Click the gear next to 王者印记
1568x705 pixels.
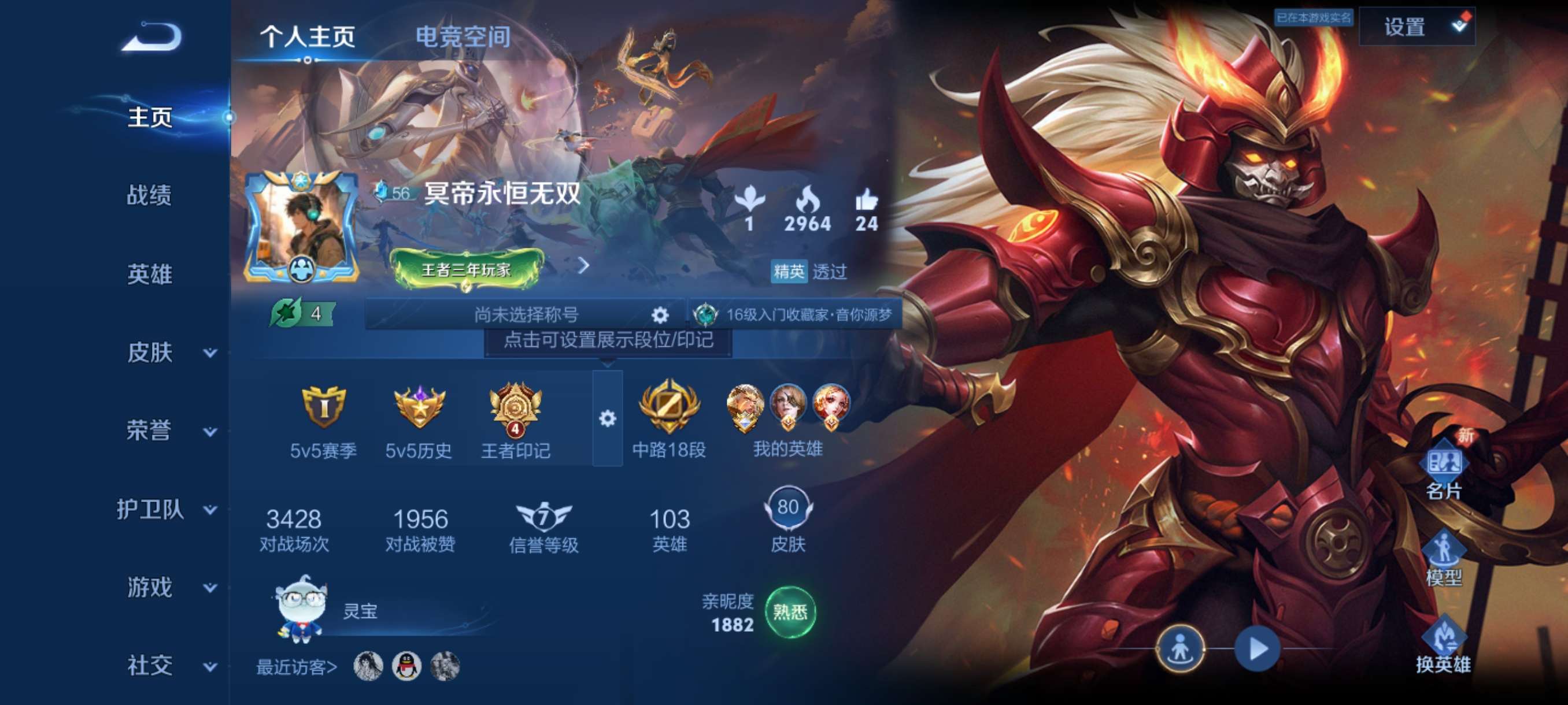point(608,418)
